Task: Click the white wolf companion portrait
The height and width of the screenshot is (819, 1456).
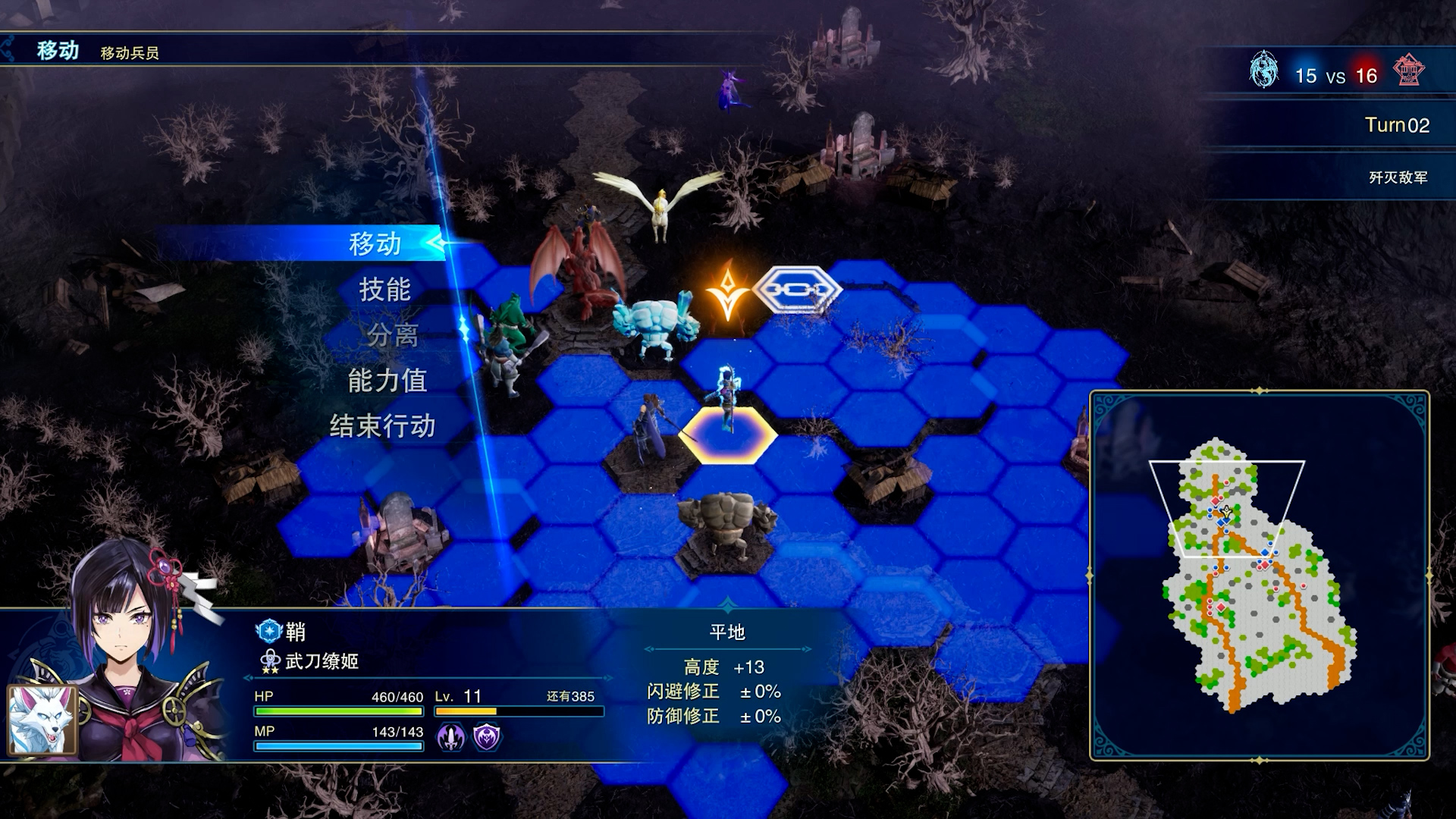Action: coord(42,720)
